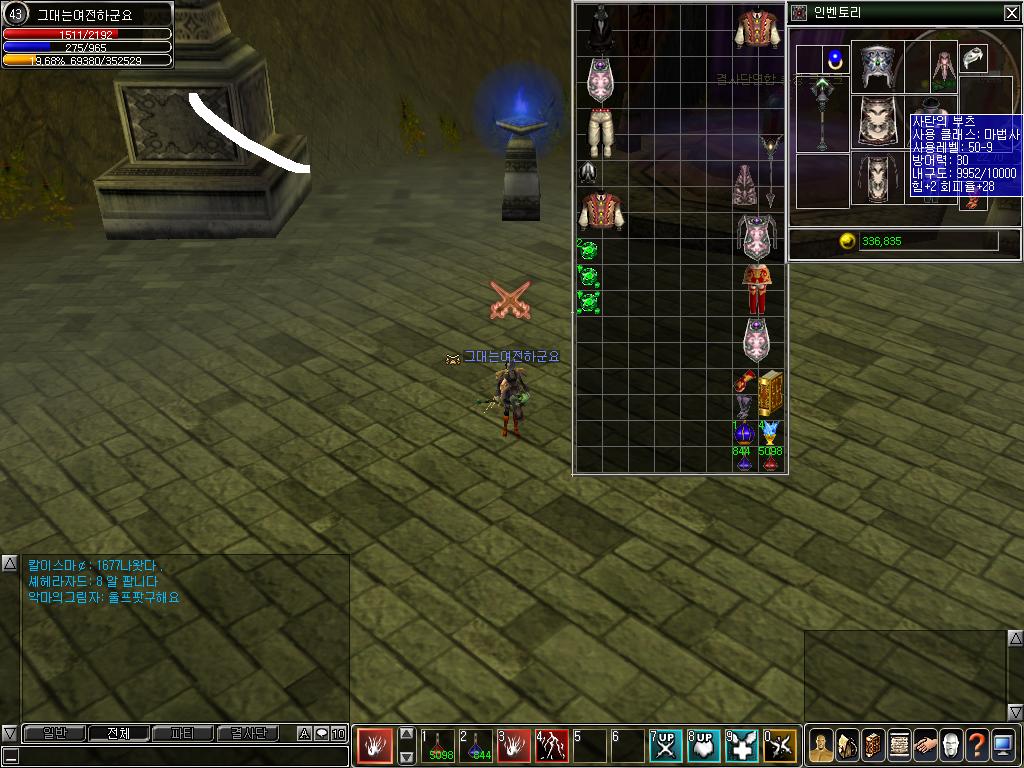Switch chat to the 일반 tab
1024x768 pixels.
(53, 734)
